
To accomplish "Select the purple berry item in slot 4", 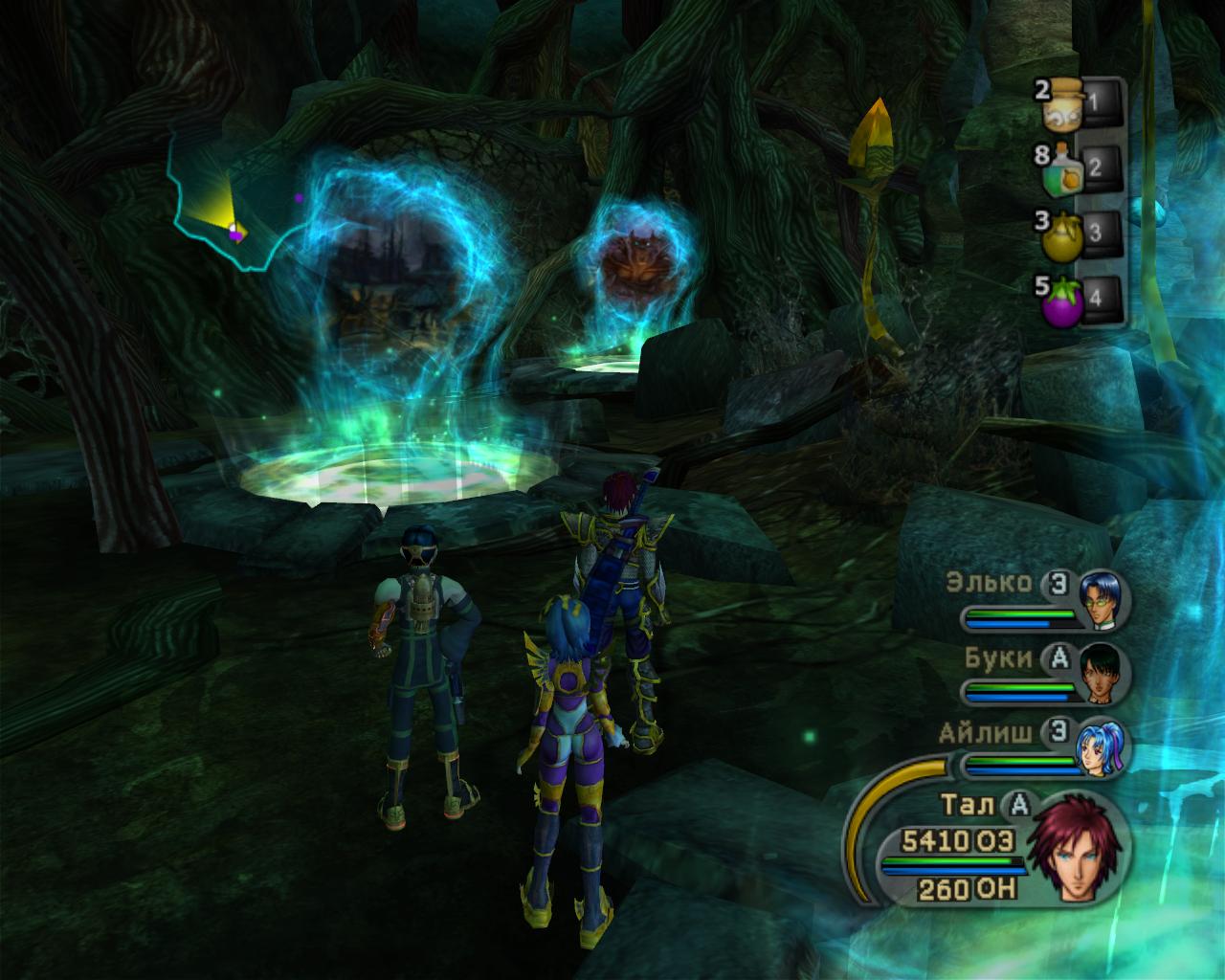I will (x=1062, y=294).
